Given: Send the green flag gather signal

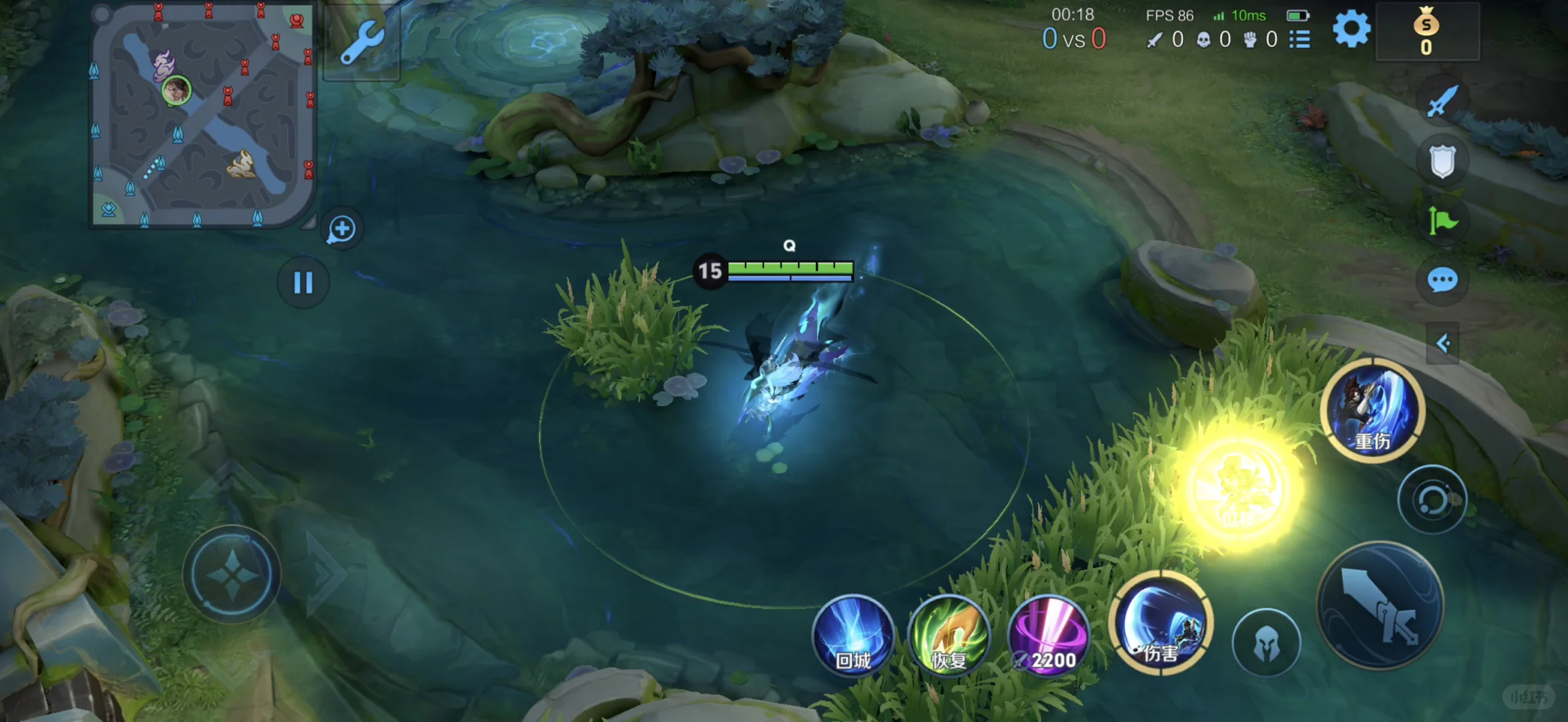Looking at the screenshot, I should (x=1442, y=221).
